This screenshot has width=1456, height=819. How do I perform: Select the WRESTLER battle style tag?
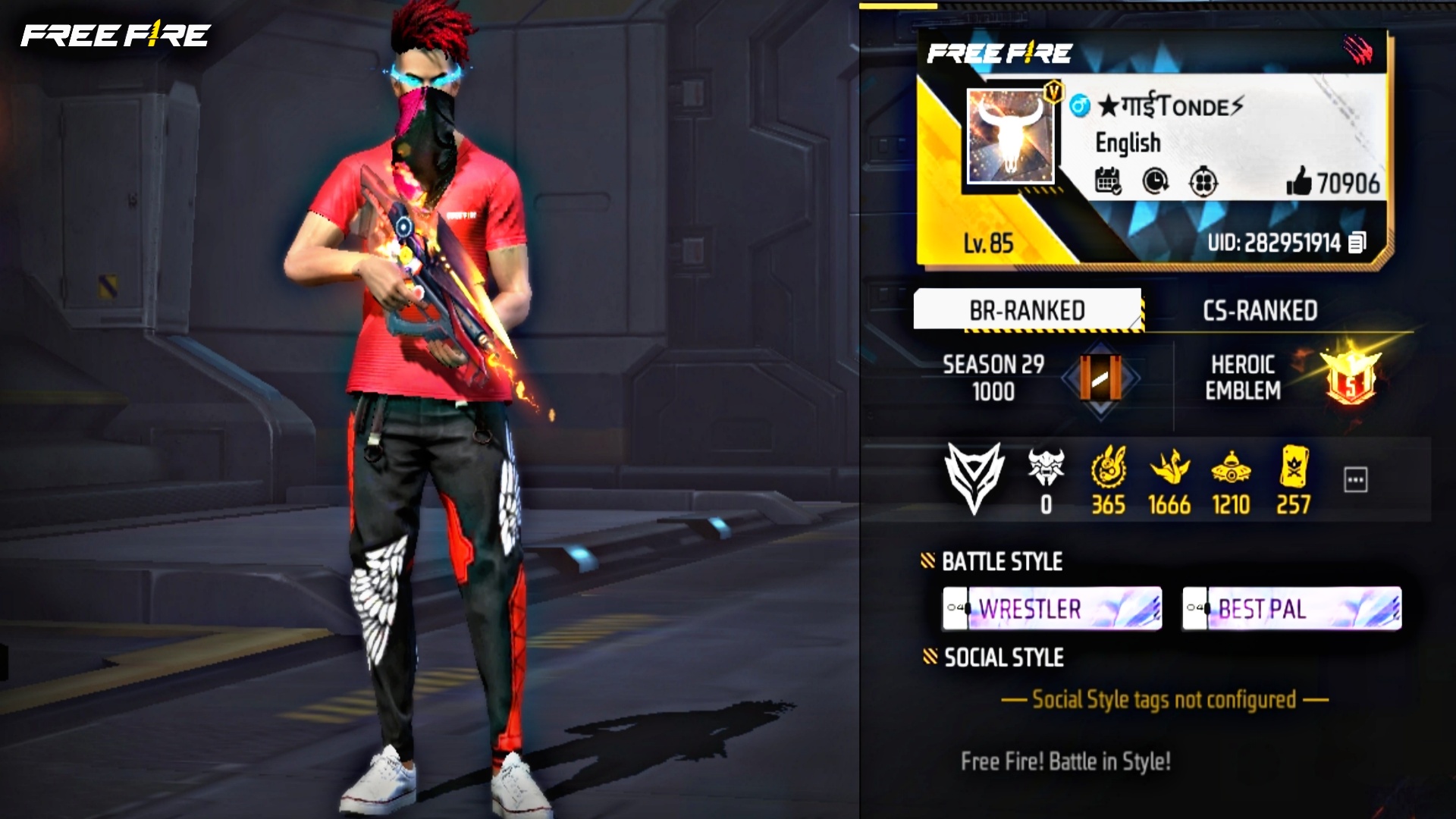1054,608
